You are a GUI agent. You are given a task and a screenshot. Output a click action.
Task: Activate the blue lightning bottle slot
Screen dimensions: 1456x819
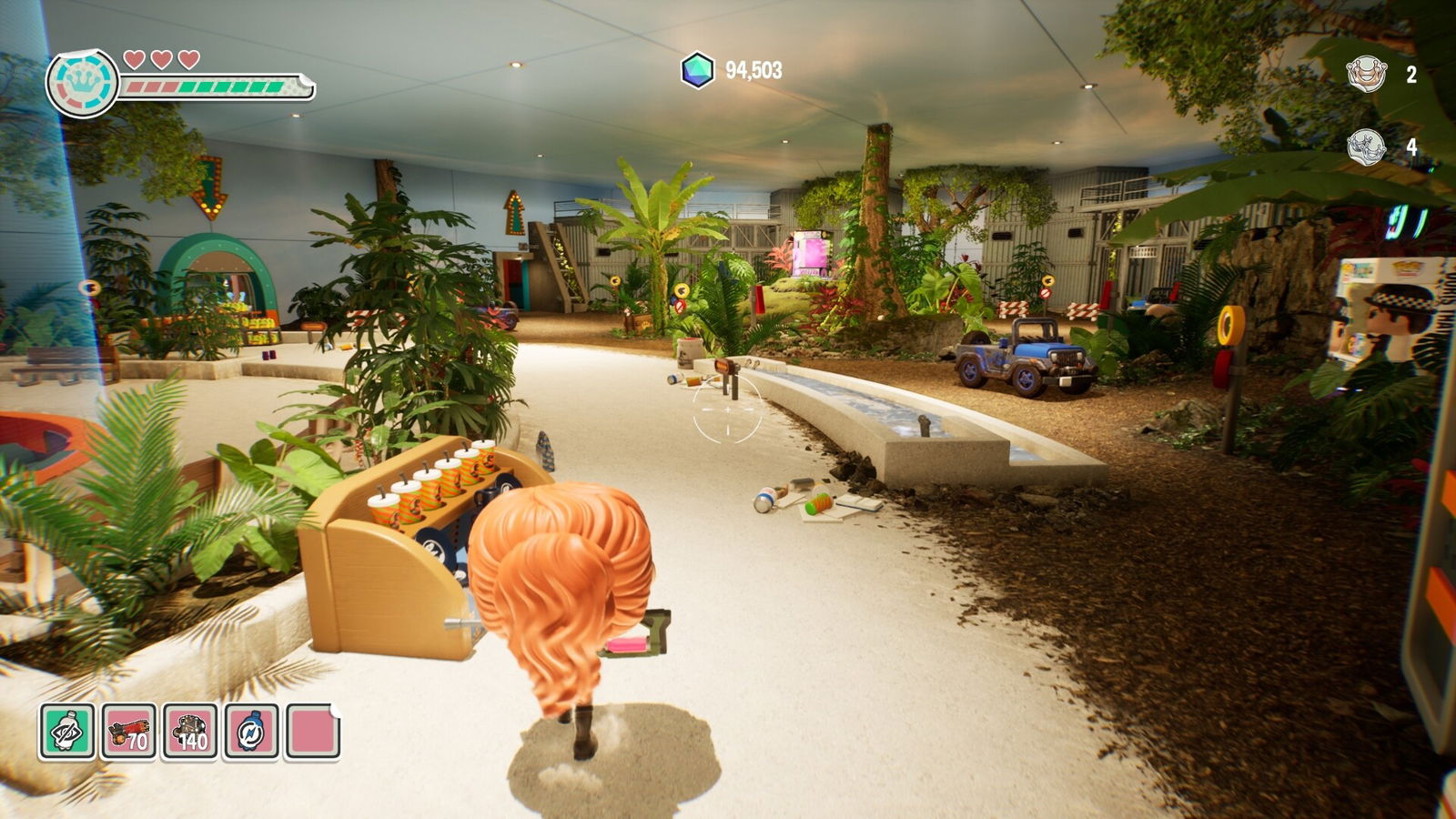tap(251, 732)
